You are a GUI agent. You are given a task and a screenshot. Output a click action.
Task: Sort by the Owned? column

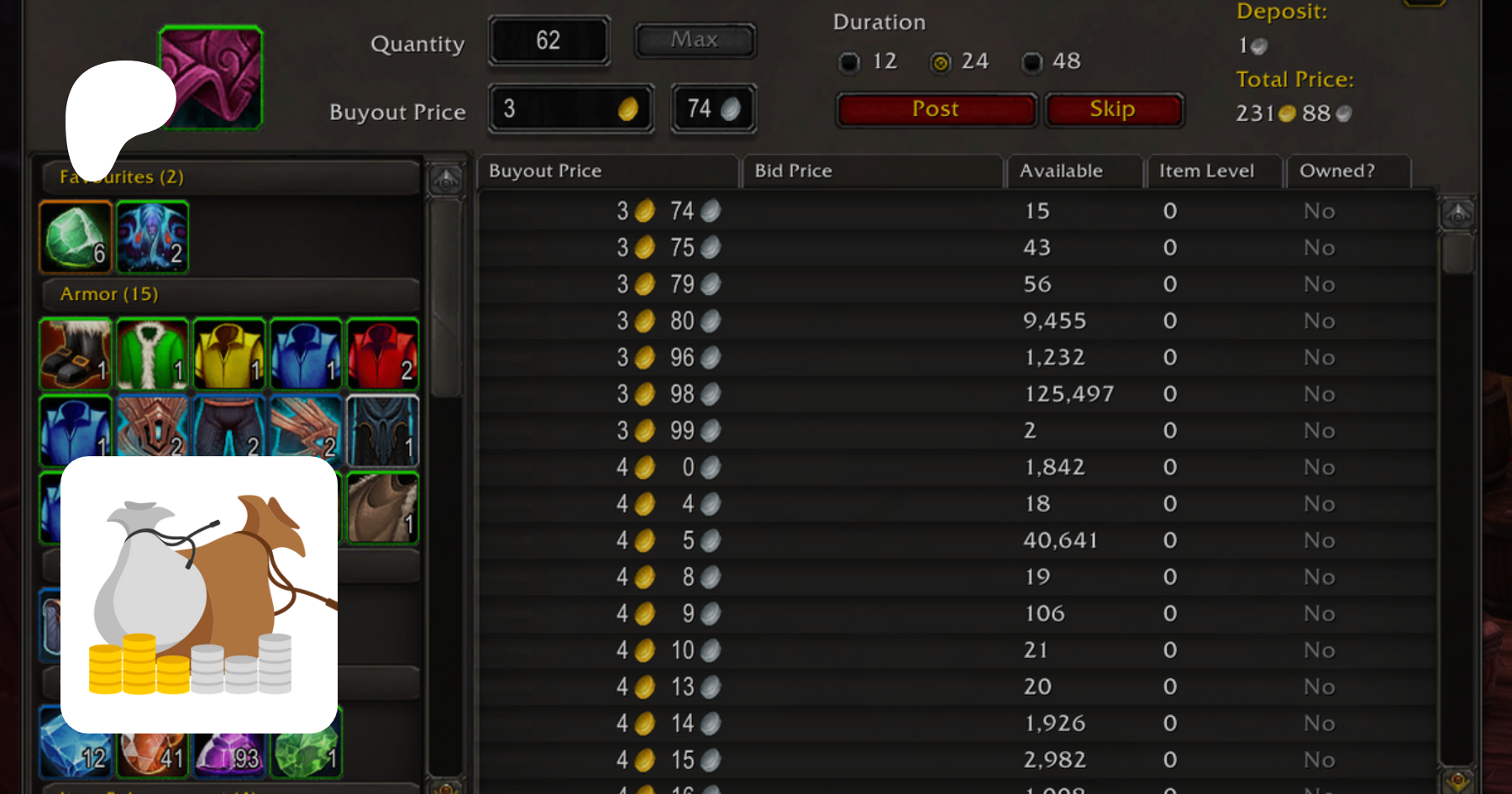point(1347,171)
